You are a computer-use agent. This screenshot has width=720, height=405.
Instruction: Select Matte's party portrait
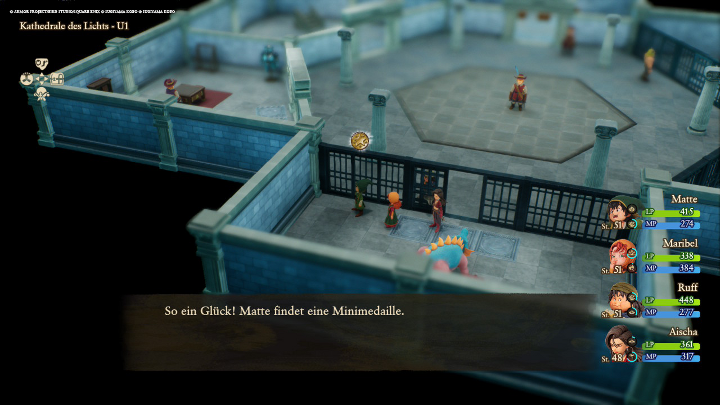coord(622,212)
